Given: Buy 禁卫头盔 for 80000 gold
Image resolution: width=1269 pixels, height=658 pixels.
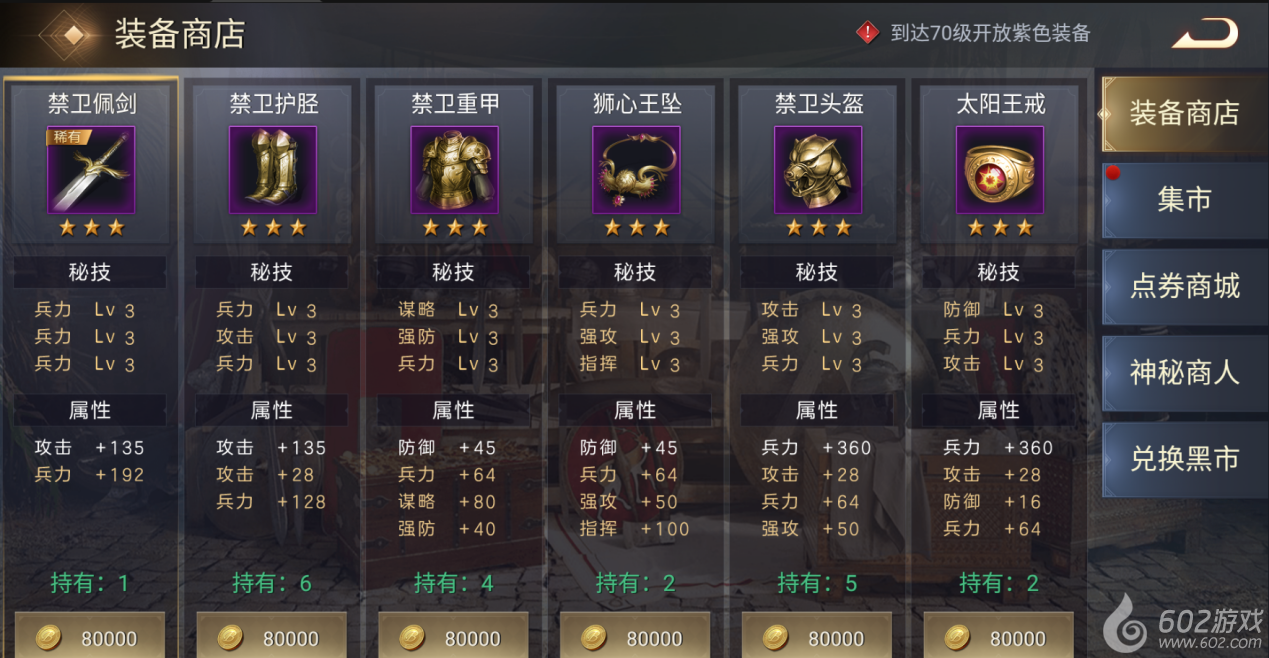Looking at the screenshot, I should (x=817, y=636).
